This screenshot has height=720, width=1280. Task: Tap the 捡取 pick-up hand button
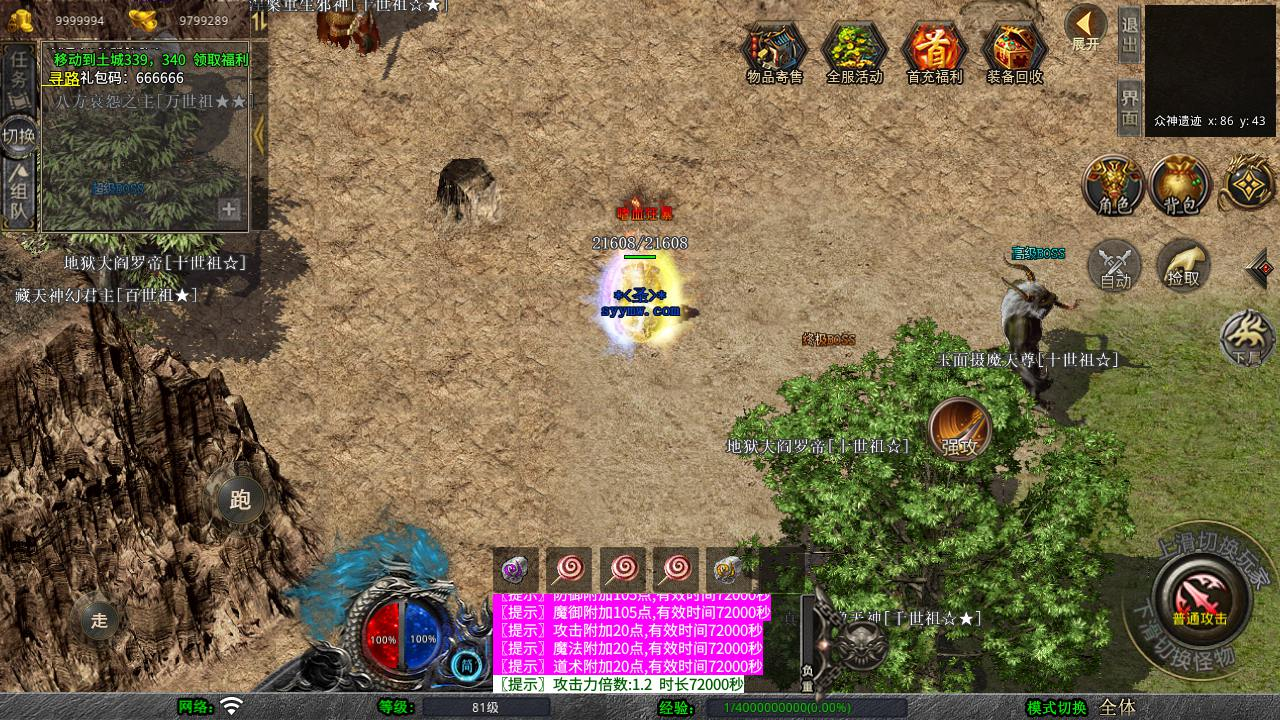(1183, 266)
